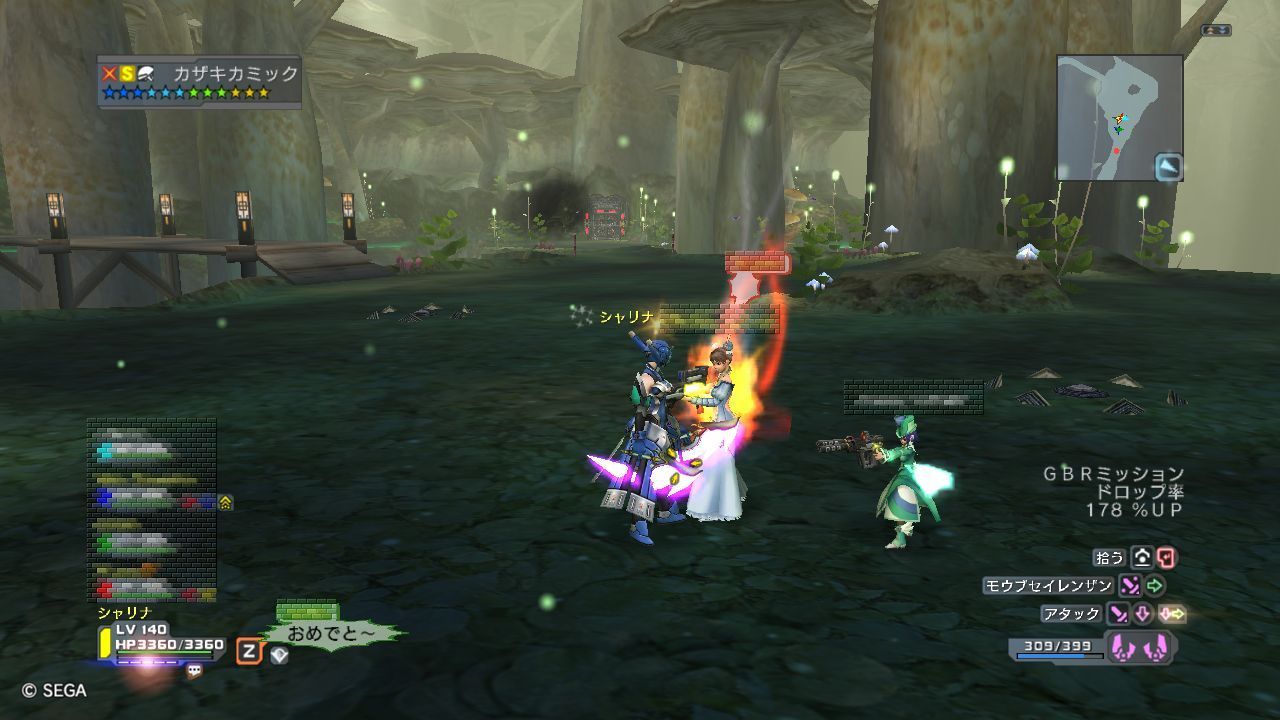Select the red enemy marker on the minimap
The width and height of the screenshot is (1280, 720).
[1117, 151]
